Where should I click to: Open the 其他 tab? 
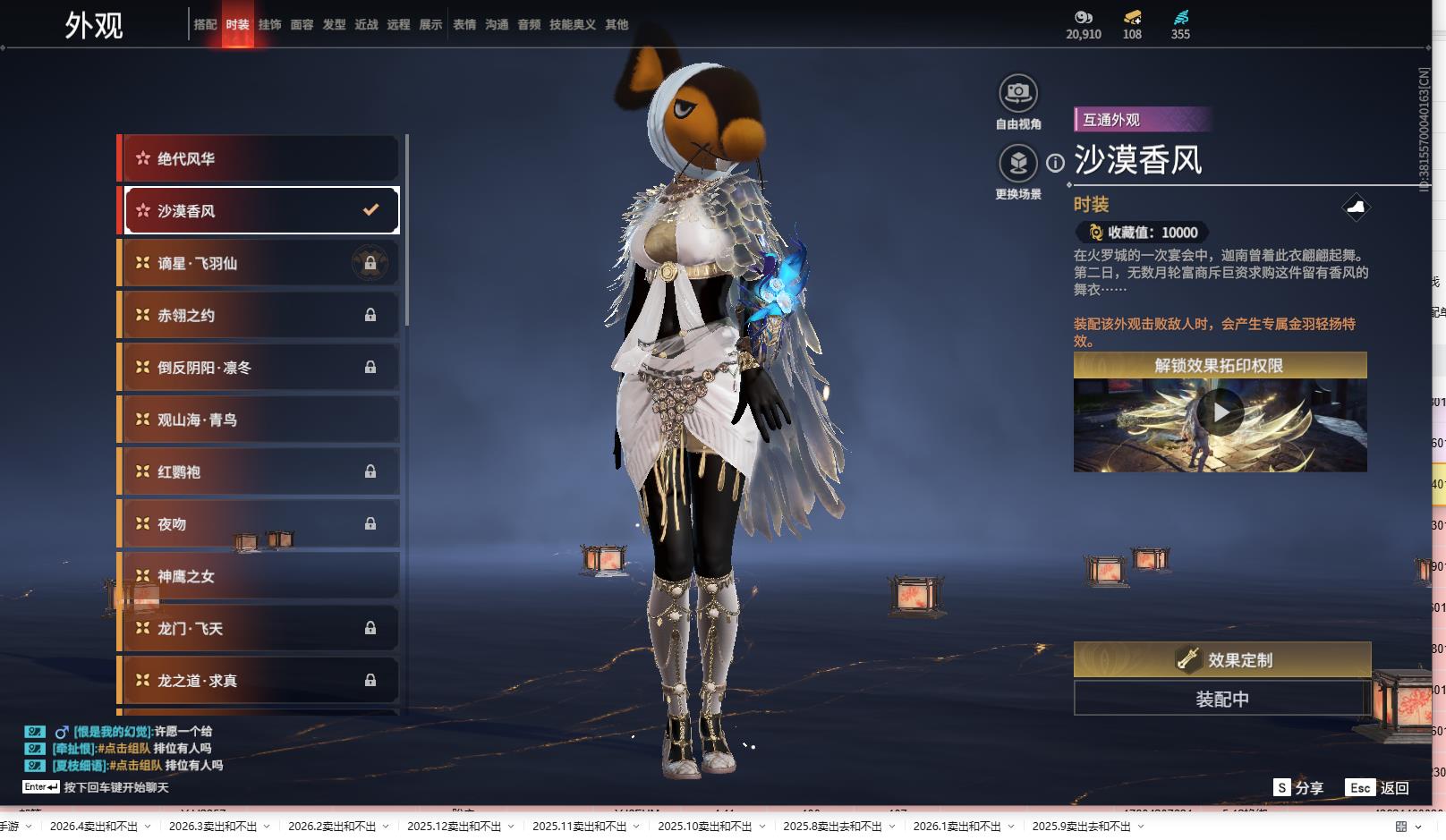pos(617,25)
